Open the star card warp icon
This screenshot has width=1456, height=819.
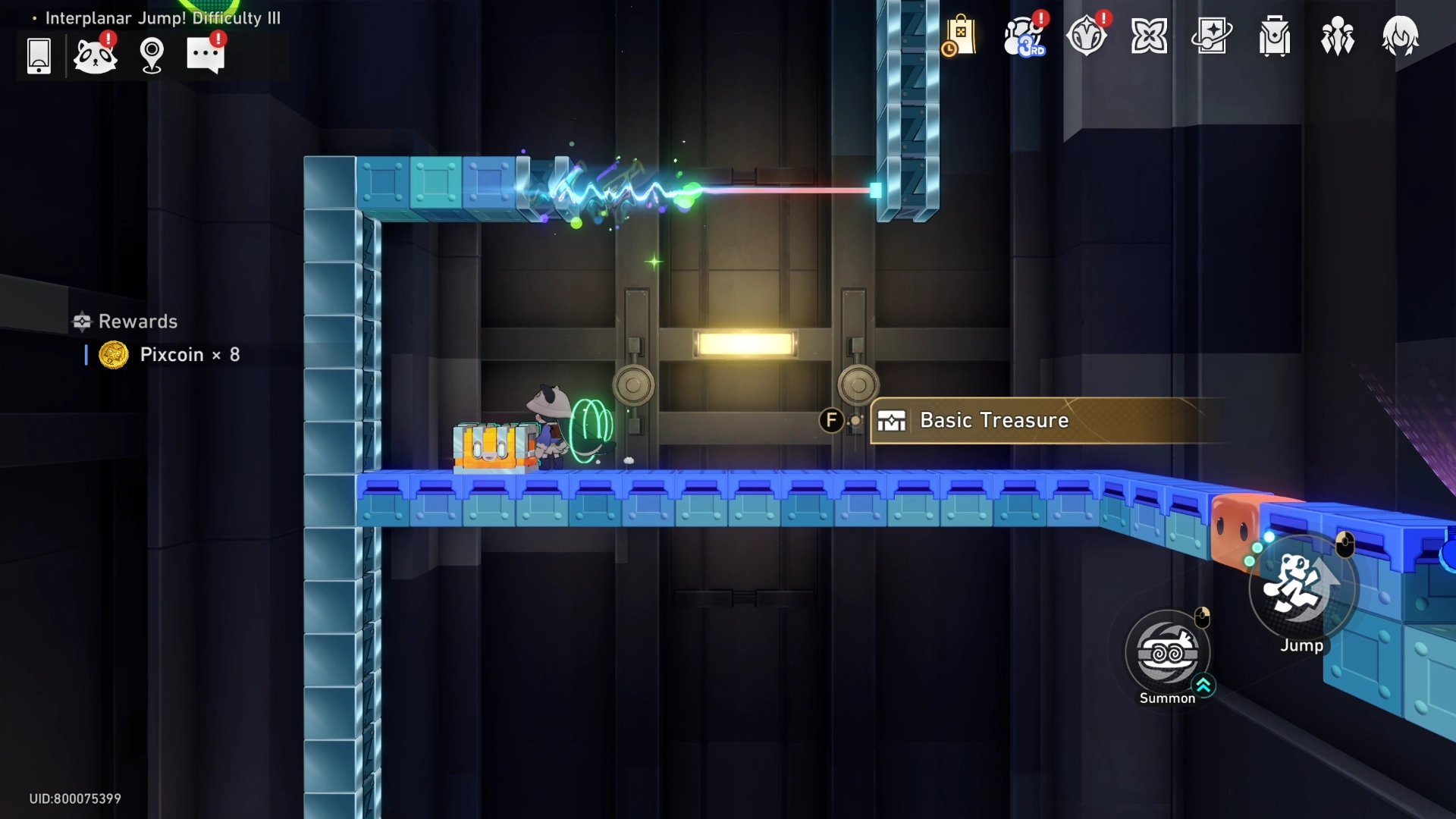click(x=1212, y=36)
